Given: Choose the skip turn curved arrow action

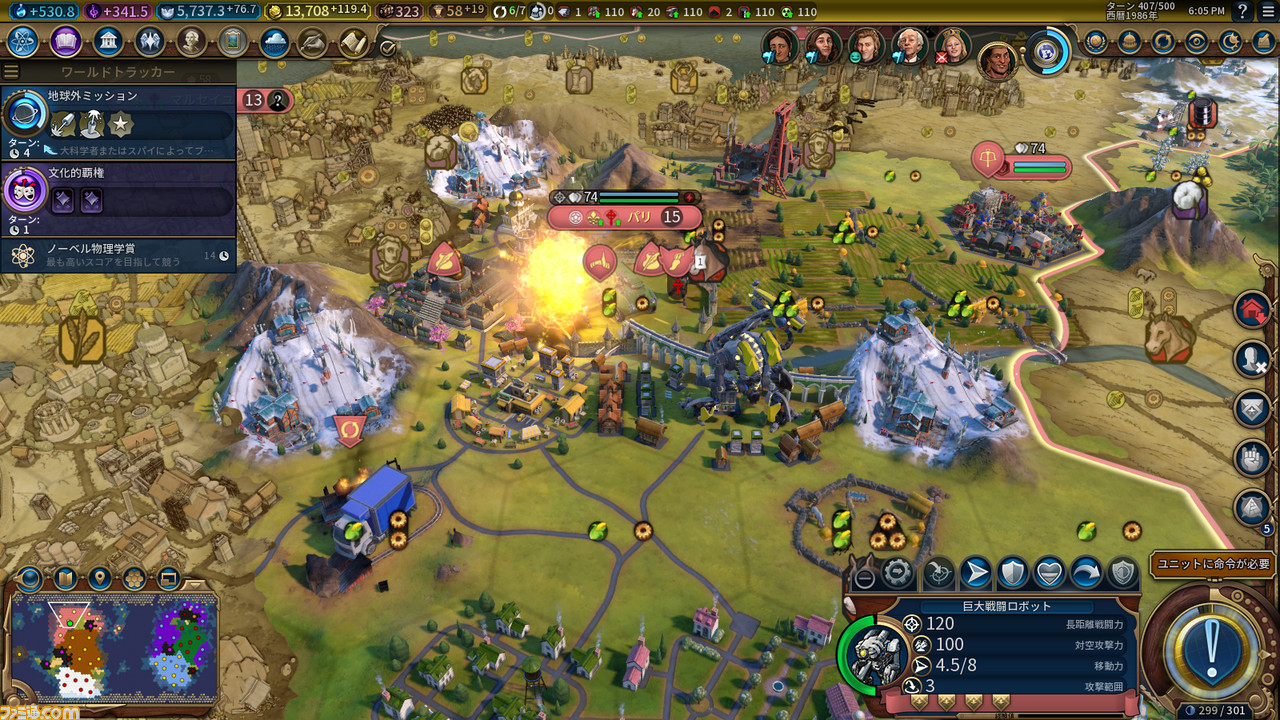Looking at the screenshot, I should click(1086, 573).
